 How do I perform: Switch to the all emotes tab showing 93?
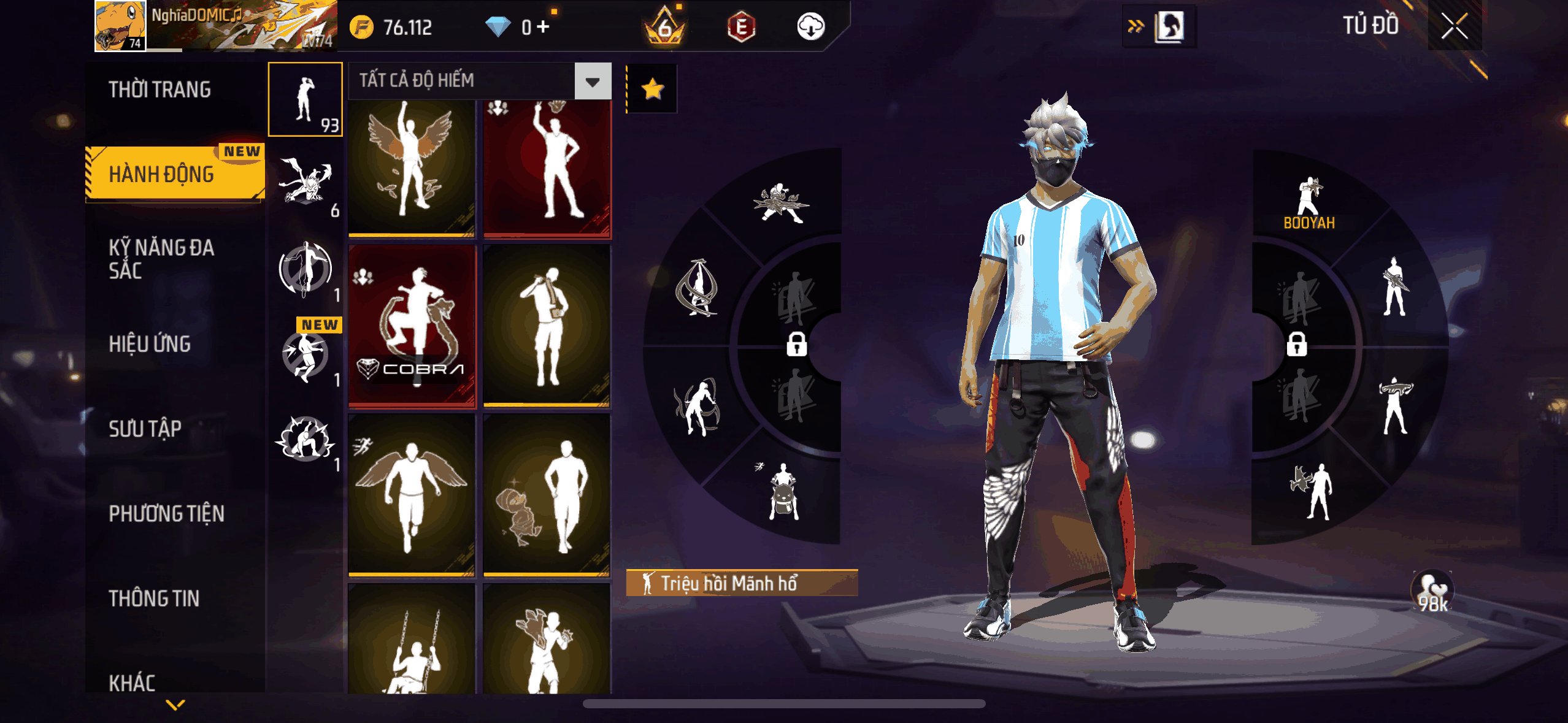point(305,99)
